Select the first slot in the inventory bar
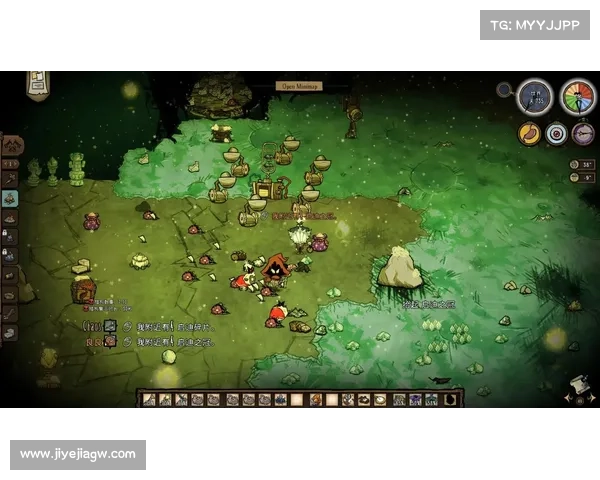This screenshot has height=480, width=600. tap(148, 399)
